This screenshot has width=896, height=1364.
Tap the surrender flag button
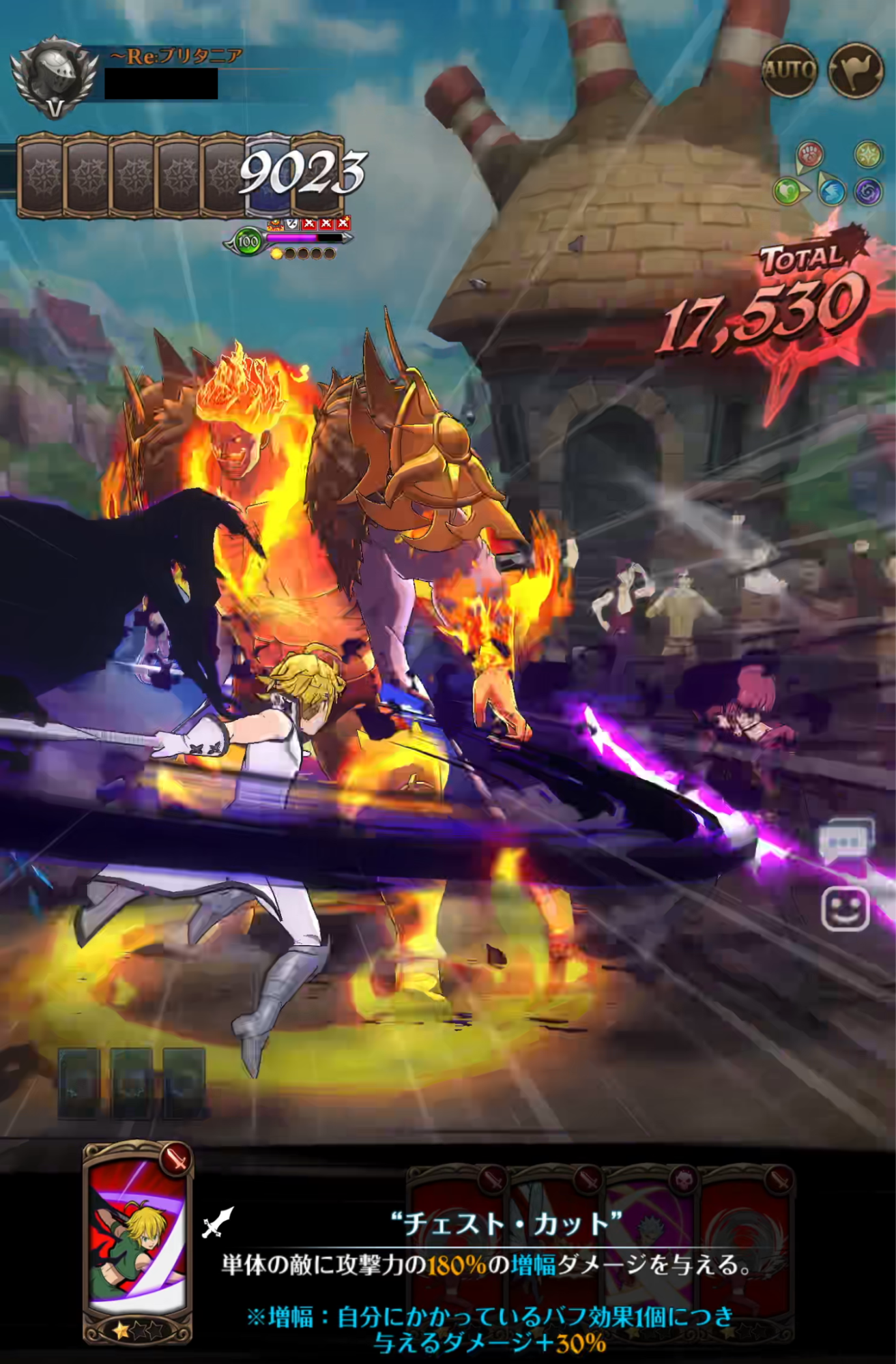(x=855, y=70)
